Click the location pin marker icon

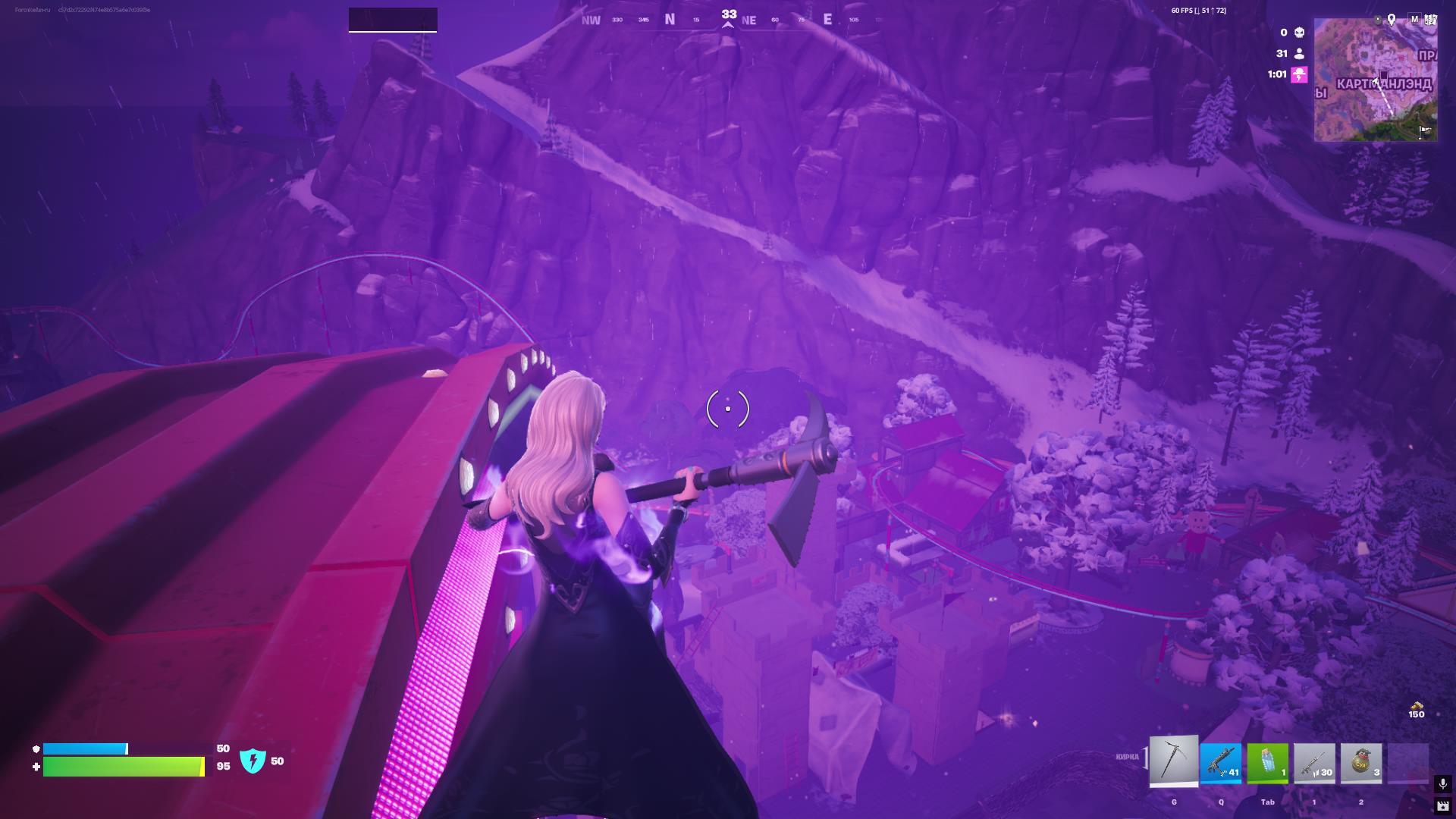[1392, 20]
